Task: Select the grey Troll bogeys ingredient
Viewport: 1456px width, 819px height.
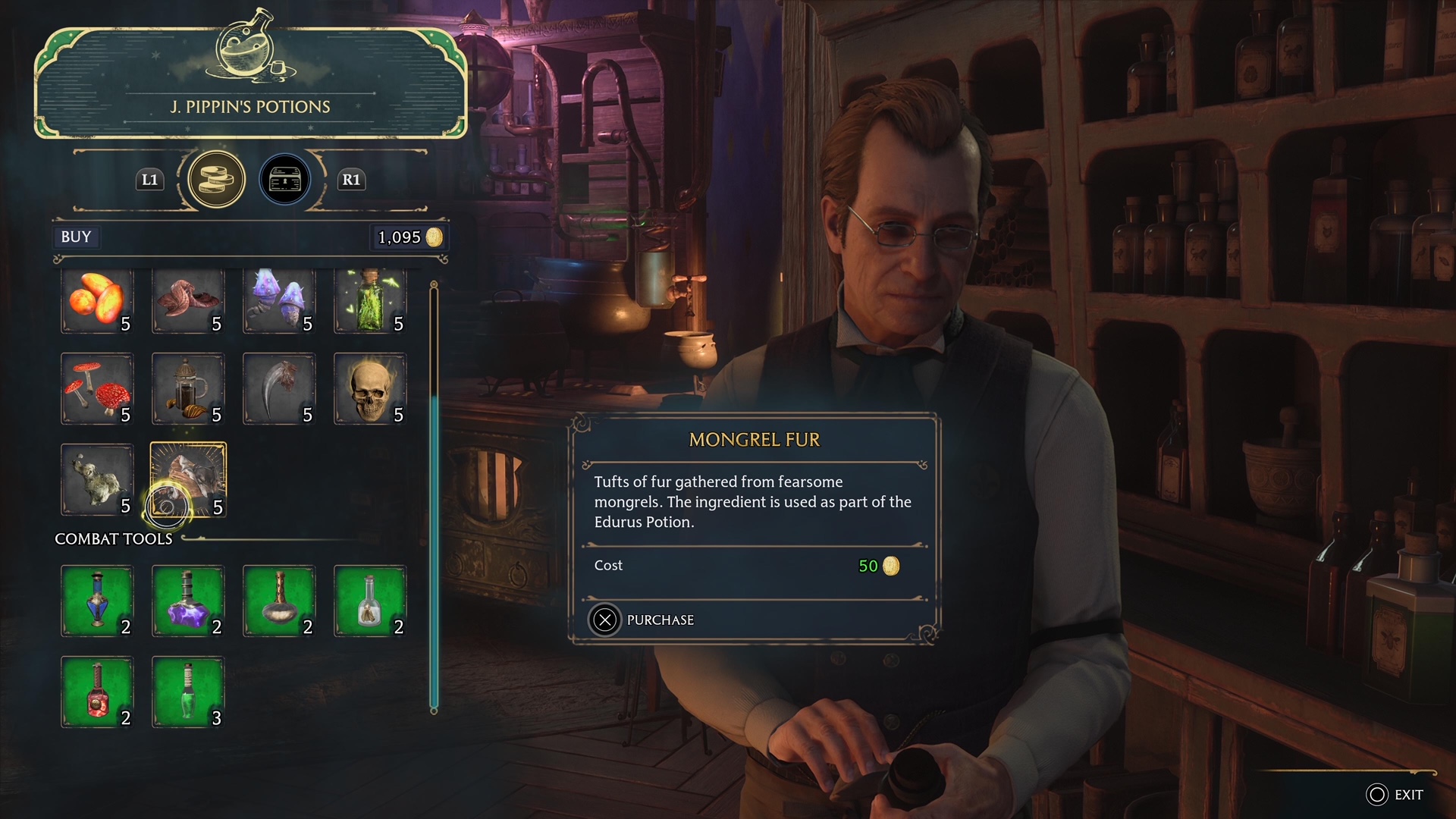Action: pos(97,480)
